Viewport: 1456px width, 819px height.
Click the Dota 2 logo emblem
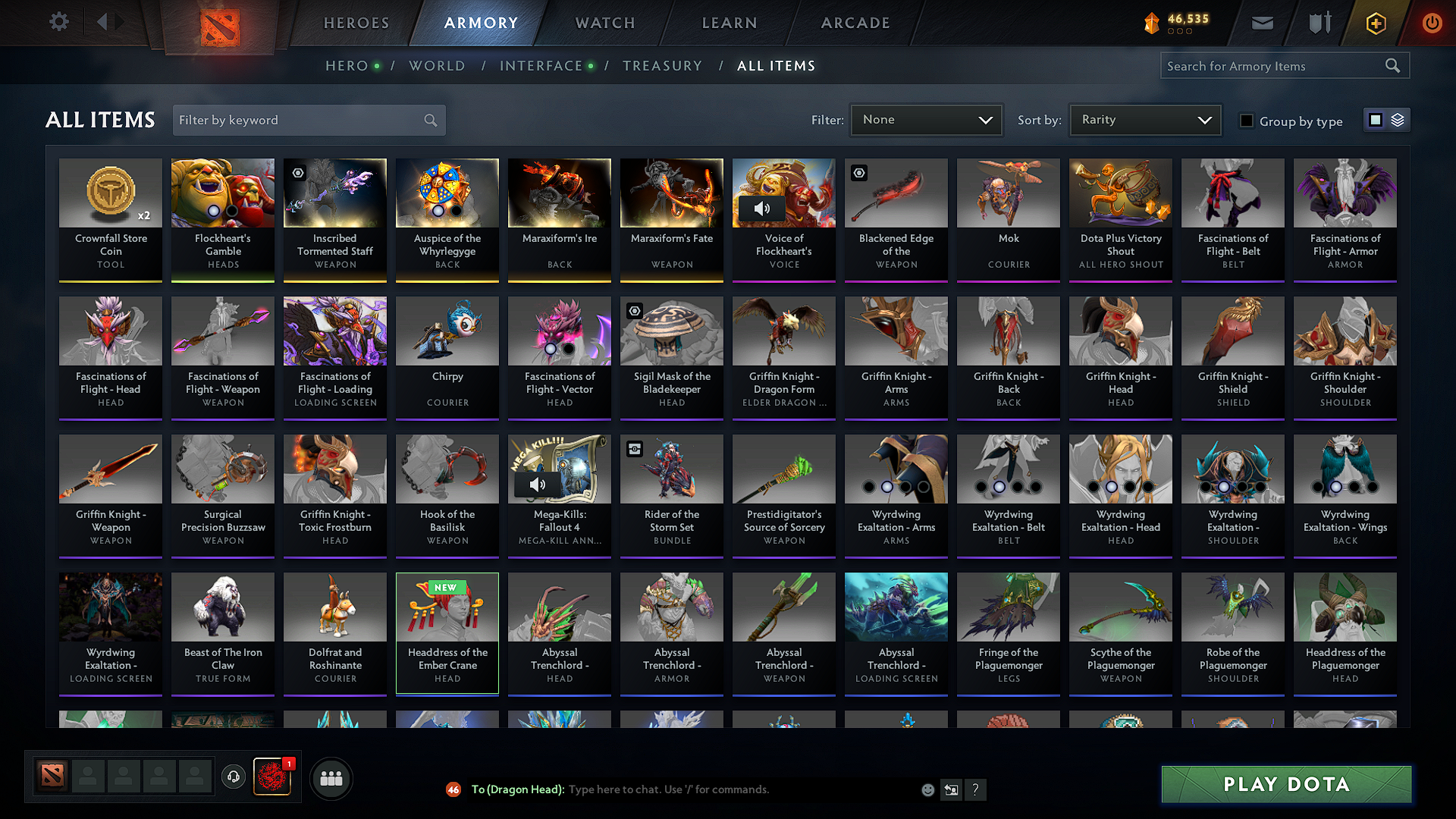tap(220, 27)
